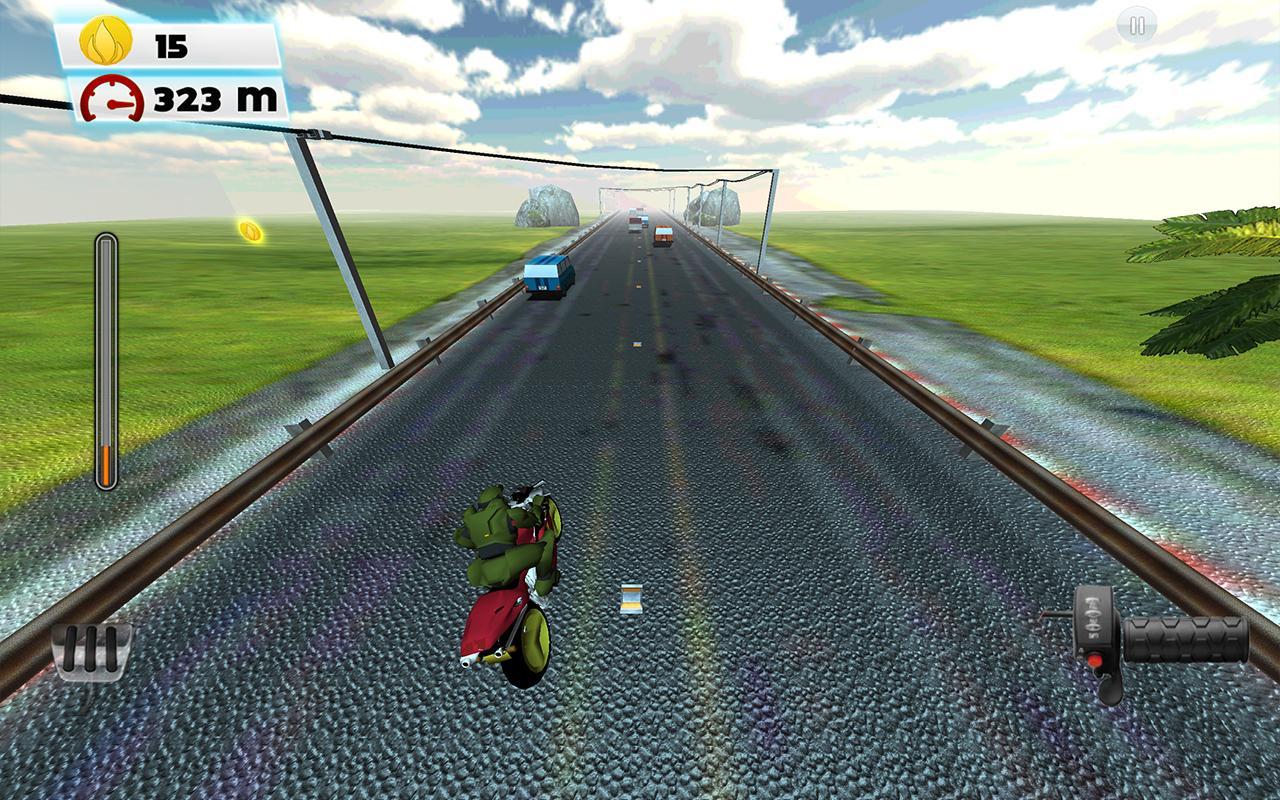This screenshot has width=1280, height=800.
Task: Click the golden flame coin counter icon
Action: pyautogui.click(x=104, y=42)
